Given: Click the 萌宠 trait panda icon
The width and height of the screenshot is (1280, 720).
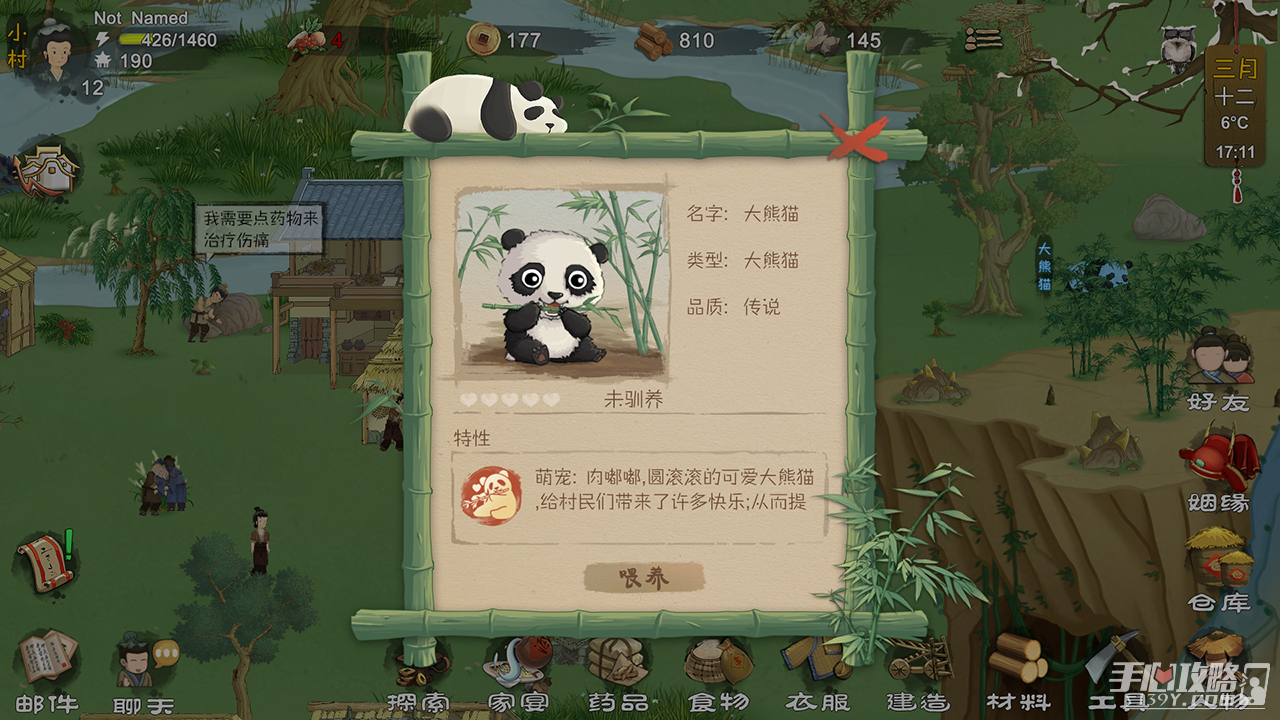Looking at the screenshot, I should tap(491, 496).
